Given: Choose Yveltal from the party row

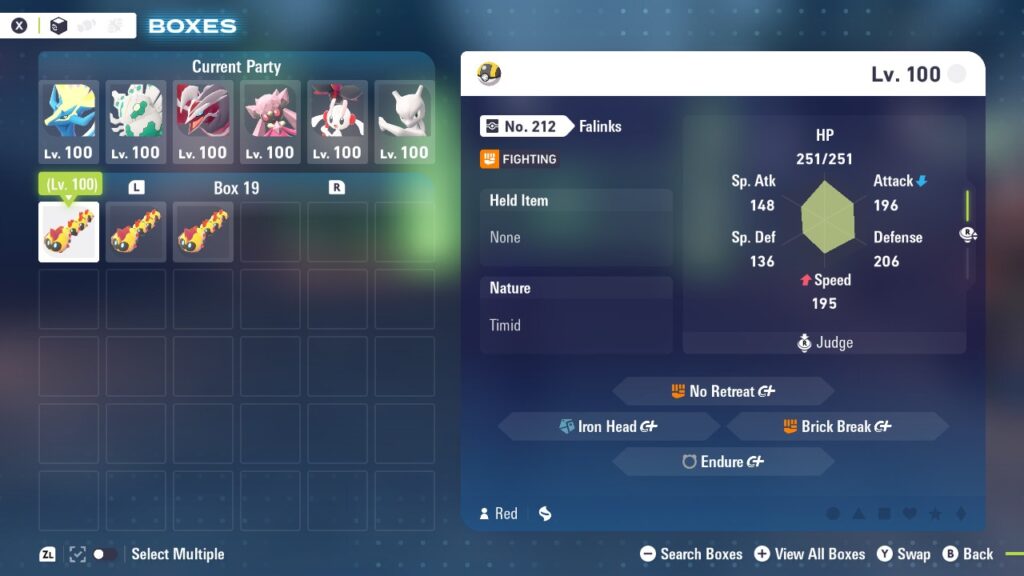Looking at the screenshot, I should [x=203, y=122].
